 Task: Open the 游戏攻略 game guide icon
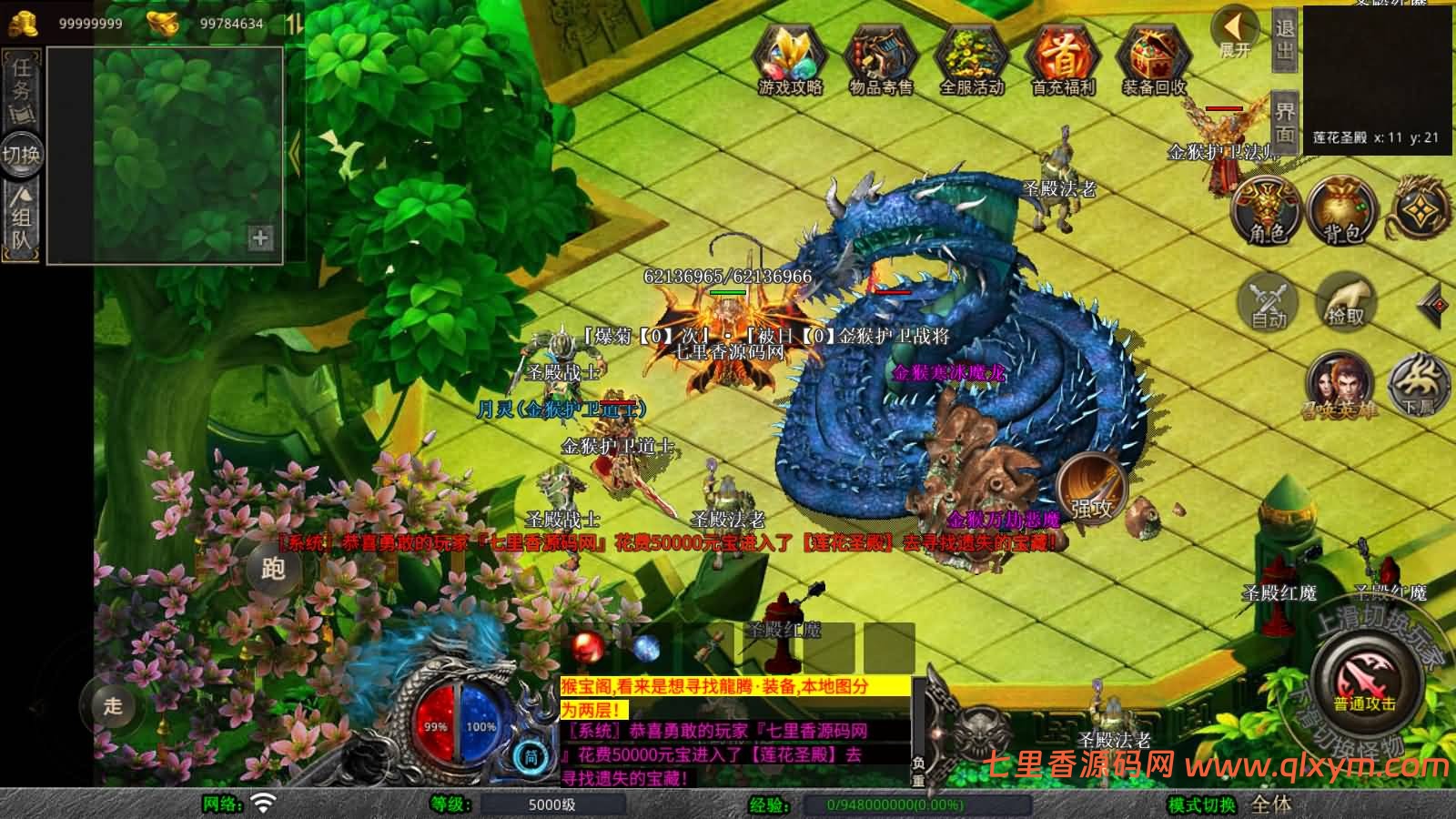pyautogui.click(x=790, y=58)
